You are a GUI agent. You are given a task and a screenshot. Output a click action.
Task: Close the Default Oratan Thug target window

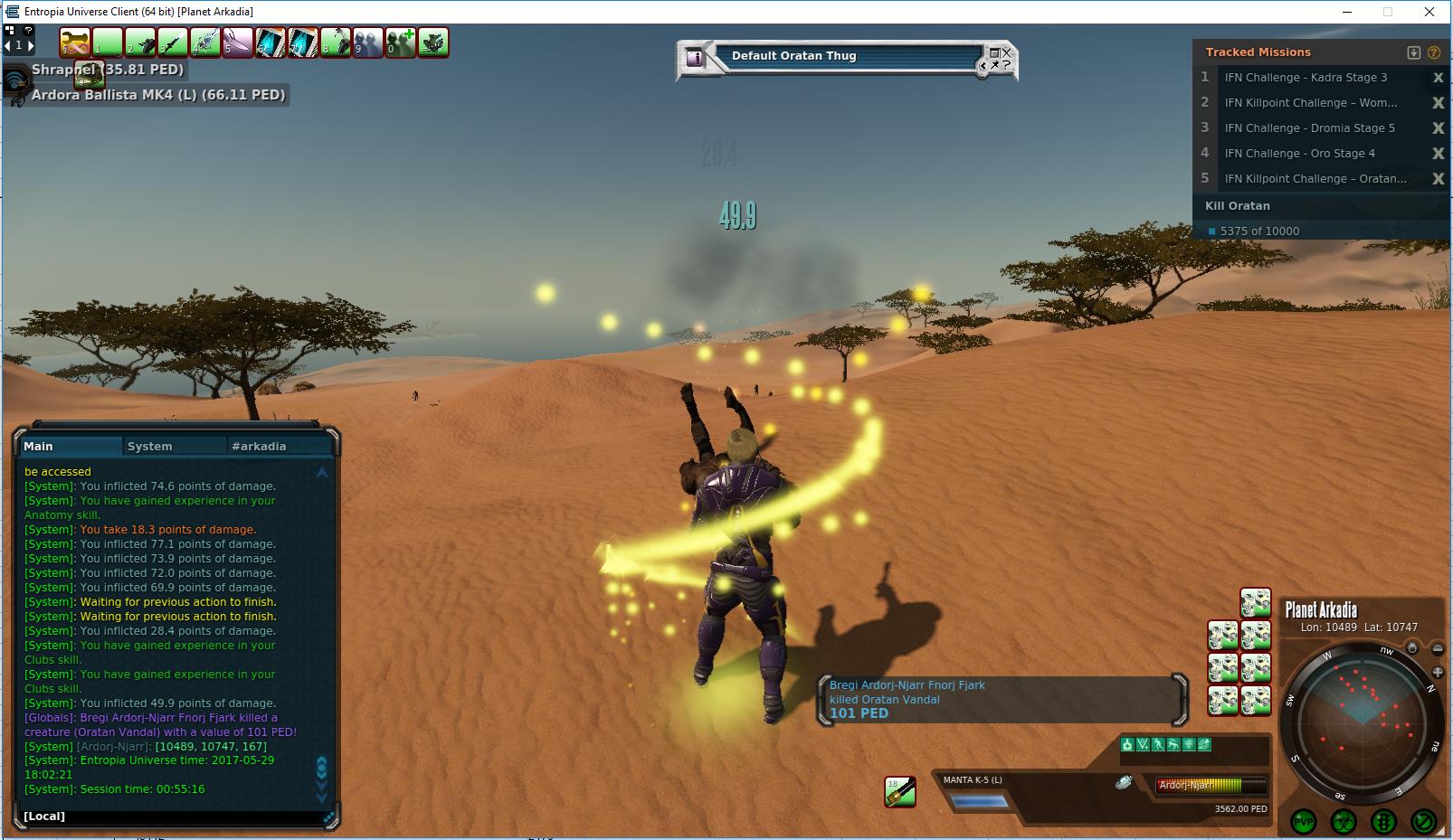(x=1006, y=52)
